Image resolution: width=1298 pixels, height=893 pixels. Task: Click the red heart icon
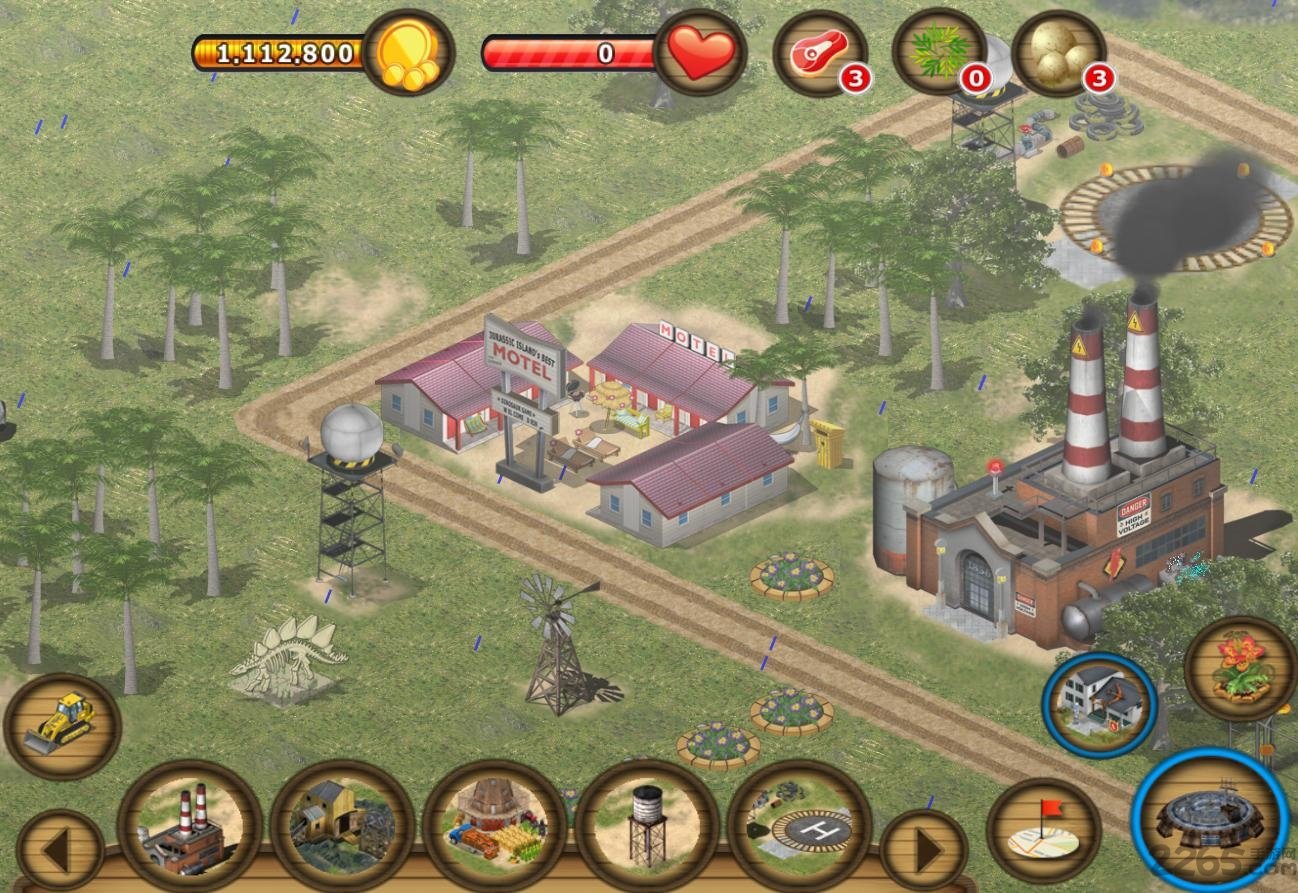coord(700,52)
